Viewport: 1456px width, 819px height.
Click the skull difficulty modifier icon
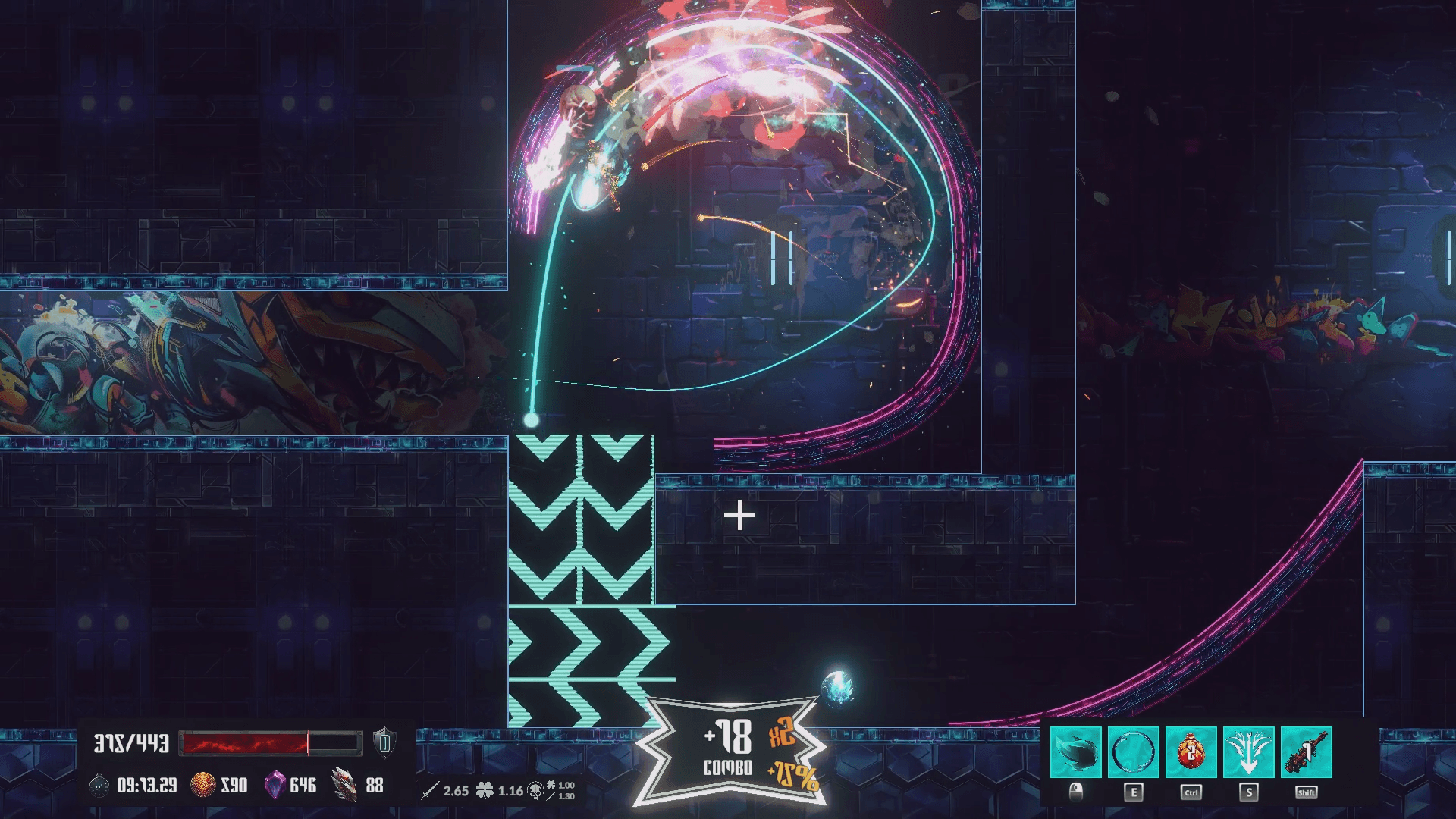(535, 791)
